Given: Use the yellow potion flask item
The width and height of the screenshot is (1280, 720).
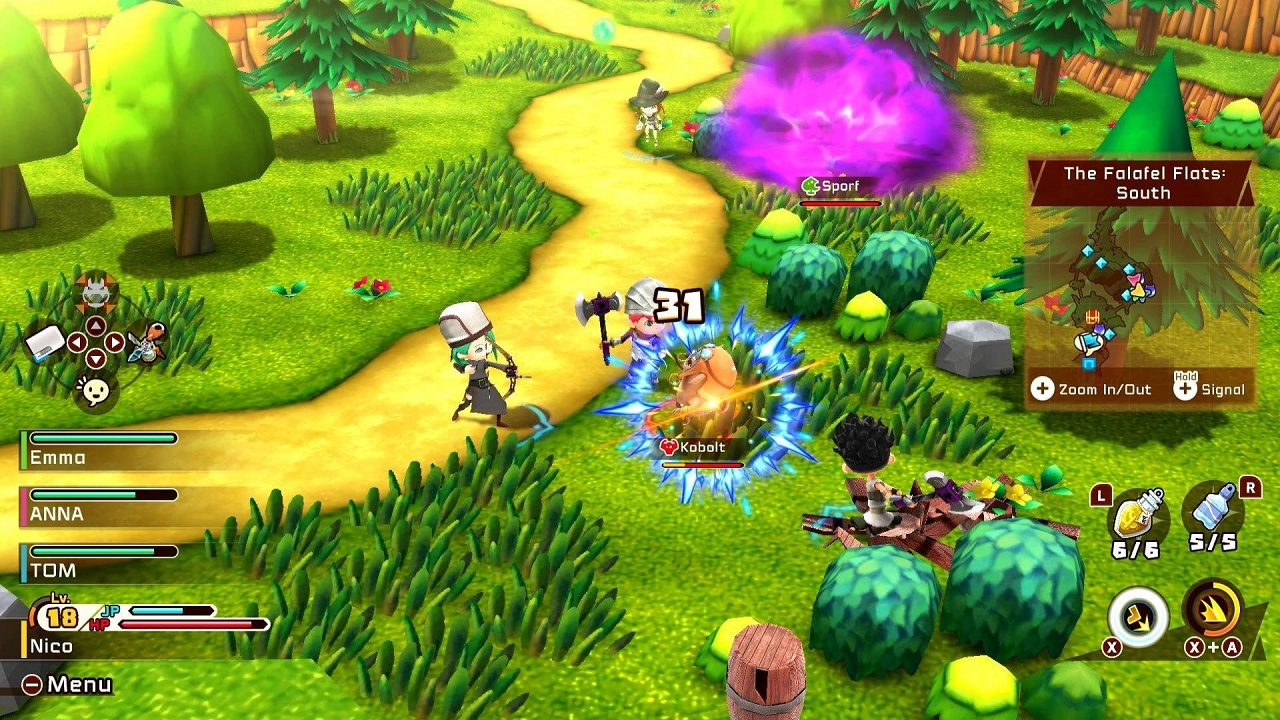Looking at the screenshot, I should tap(1137, 517).
